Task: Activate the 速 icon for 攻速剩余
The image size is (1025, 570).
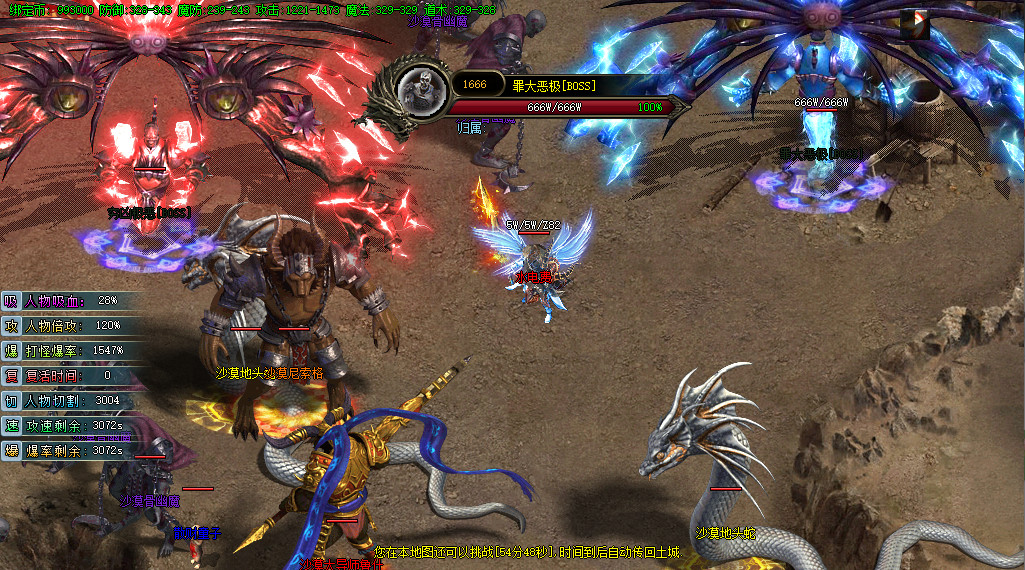Action: (11, 425)
